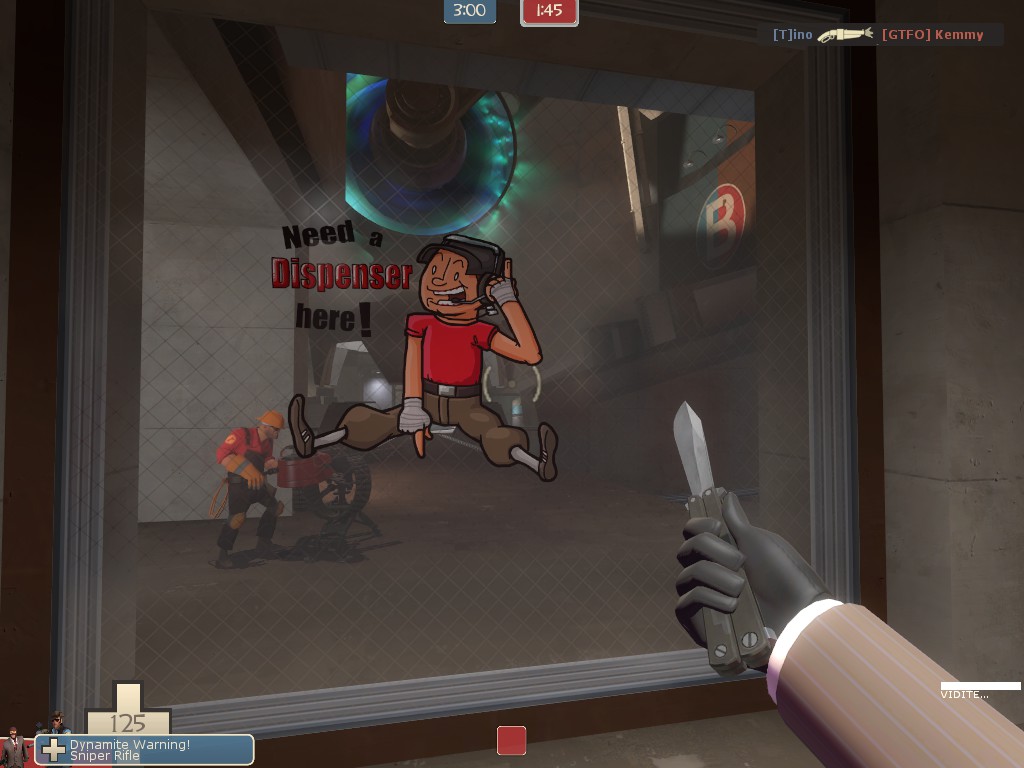Screen dimensions: 1024x768
Task: Click the disguise Sniper portrait
Action: click(x=55, y=723)
